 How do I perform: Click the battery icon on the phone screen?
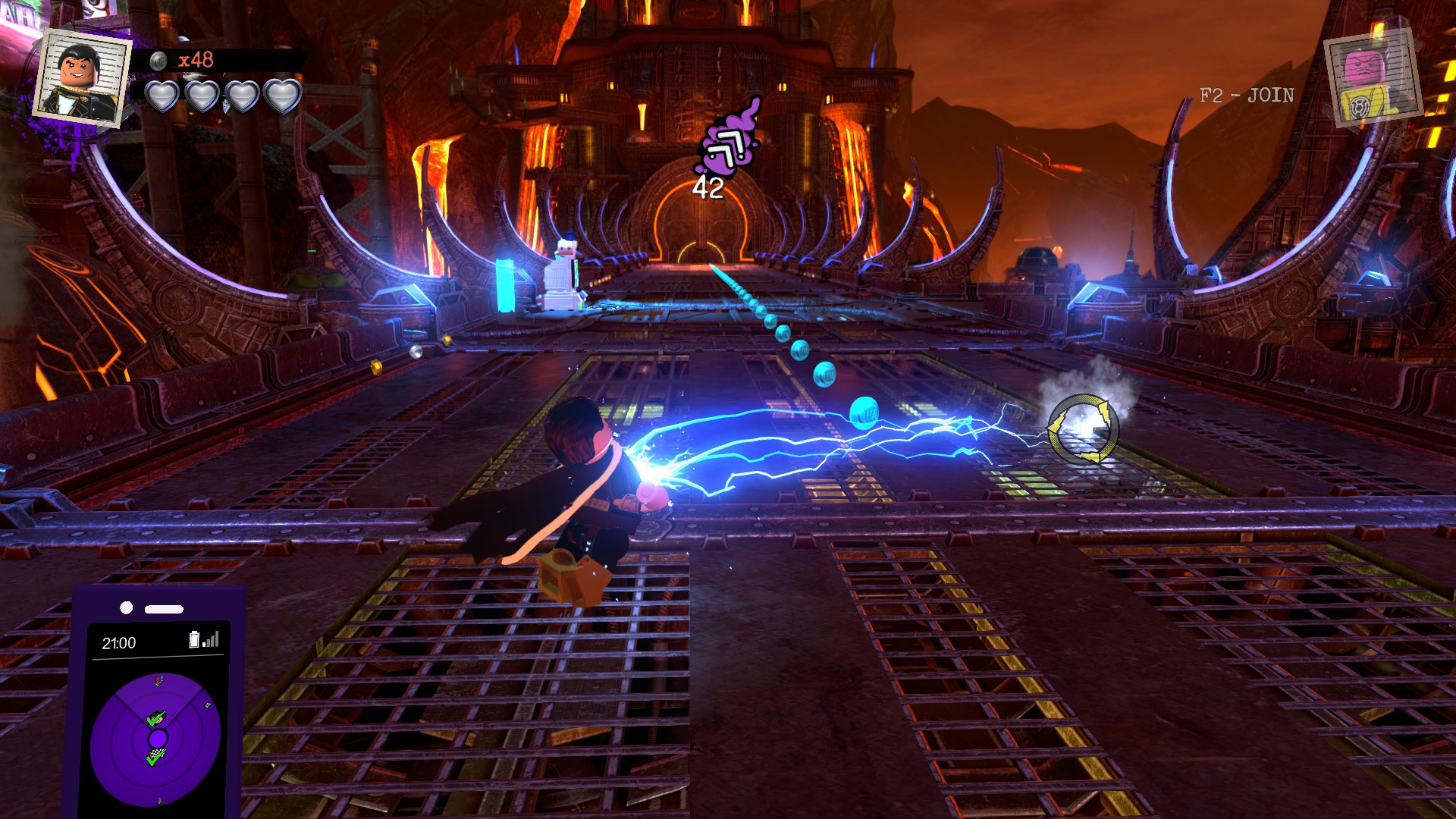(194, 639)
